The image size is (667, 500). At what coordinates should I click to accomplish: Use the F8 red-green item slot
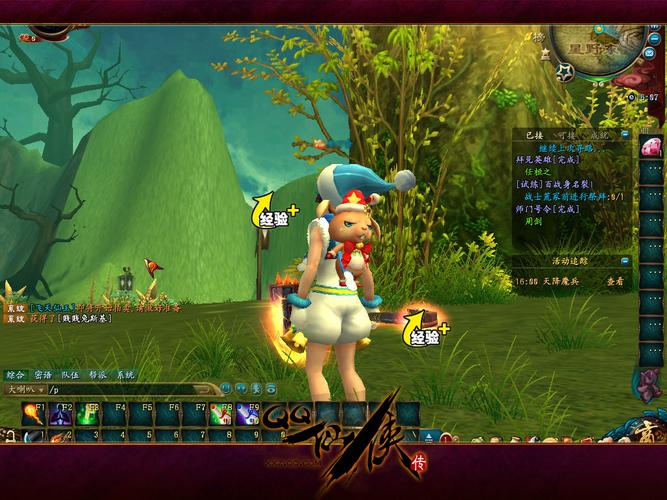tap(221, 413)
